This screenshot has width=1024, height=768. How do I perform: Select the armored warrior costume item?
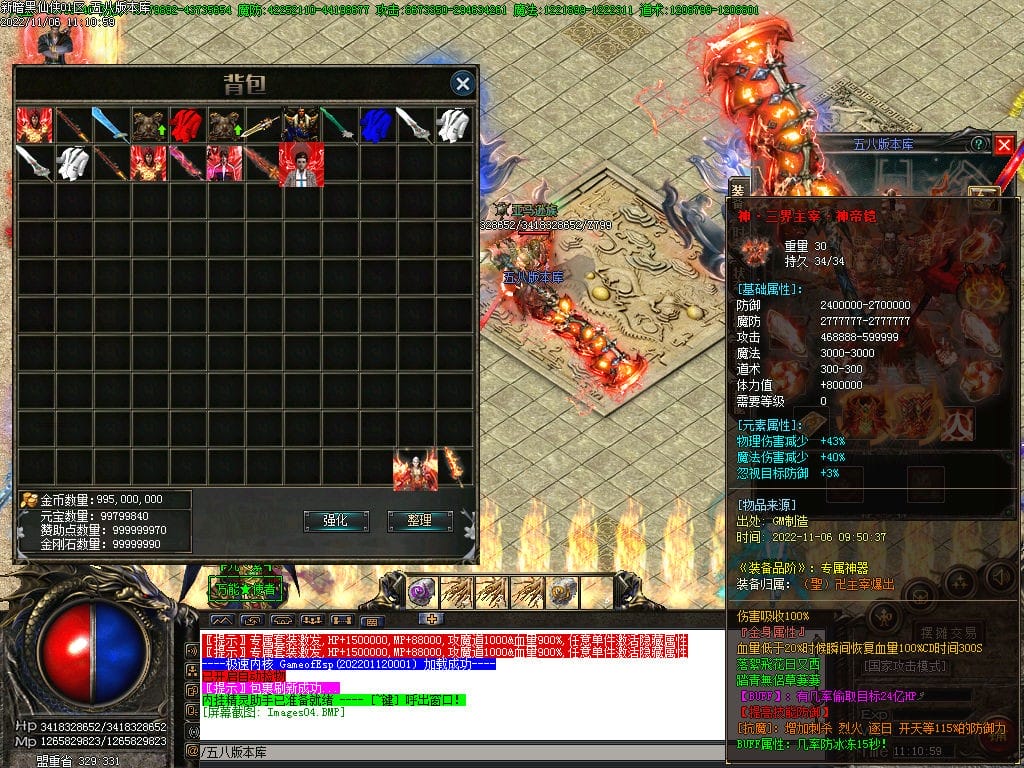[x=300, y=125]
